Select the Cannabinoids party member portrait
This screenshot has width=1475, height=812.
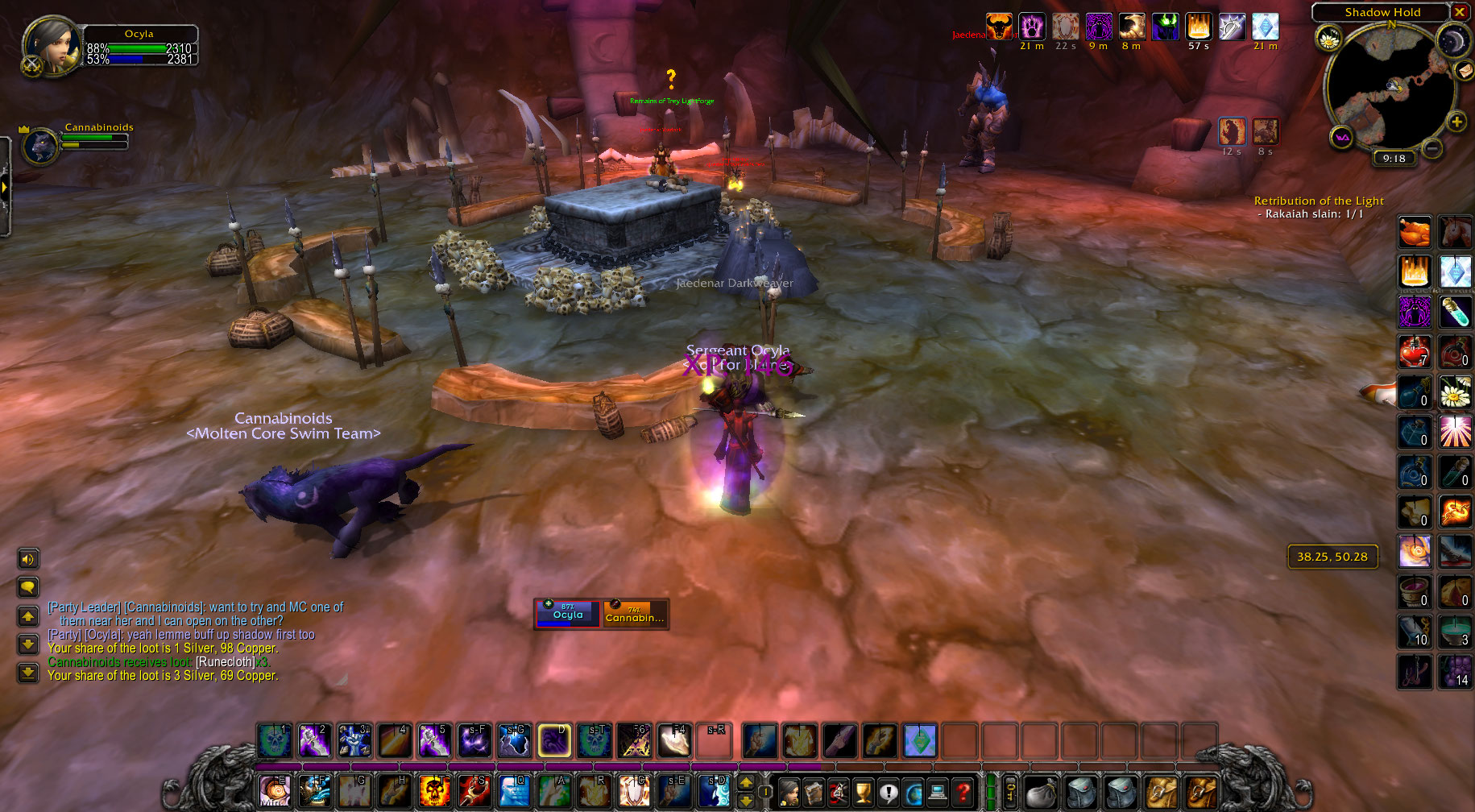(x=39, y=147)
